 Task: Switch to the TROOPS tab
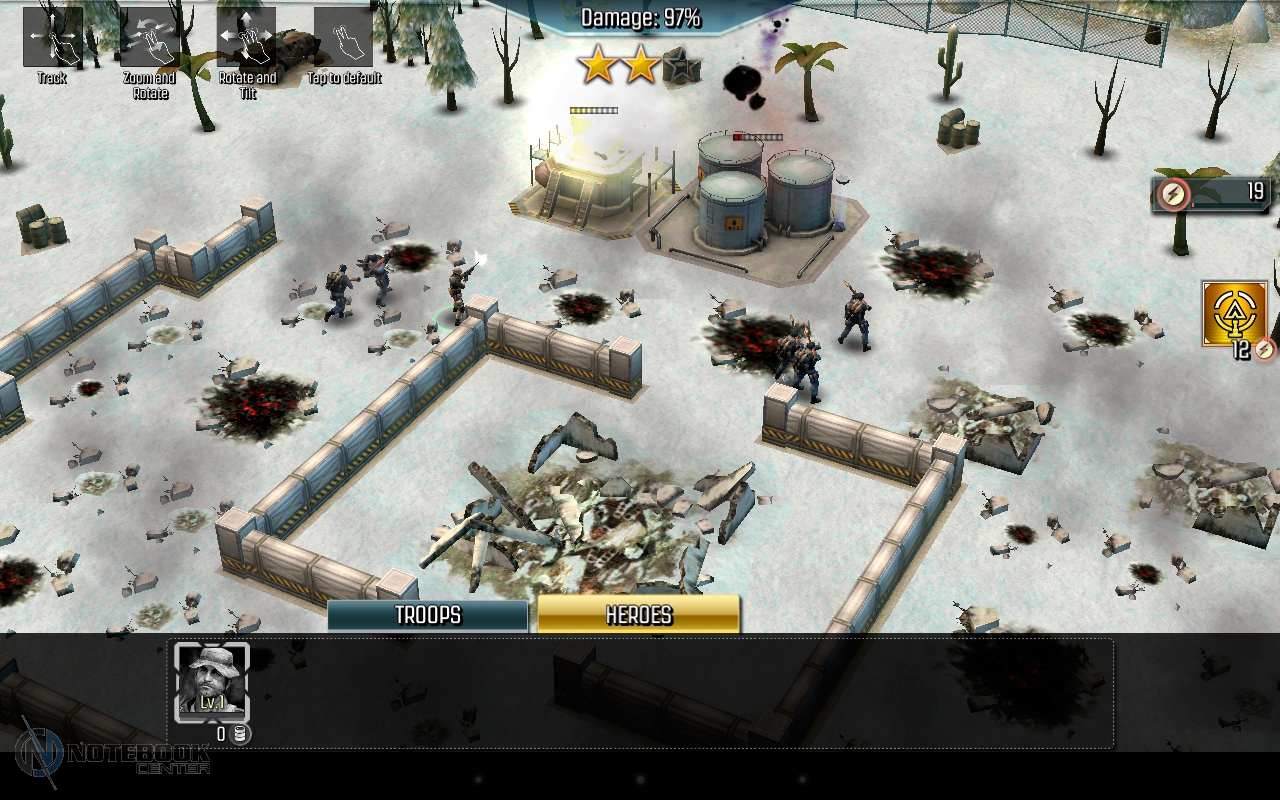(x=428, y=615)
